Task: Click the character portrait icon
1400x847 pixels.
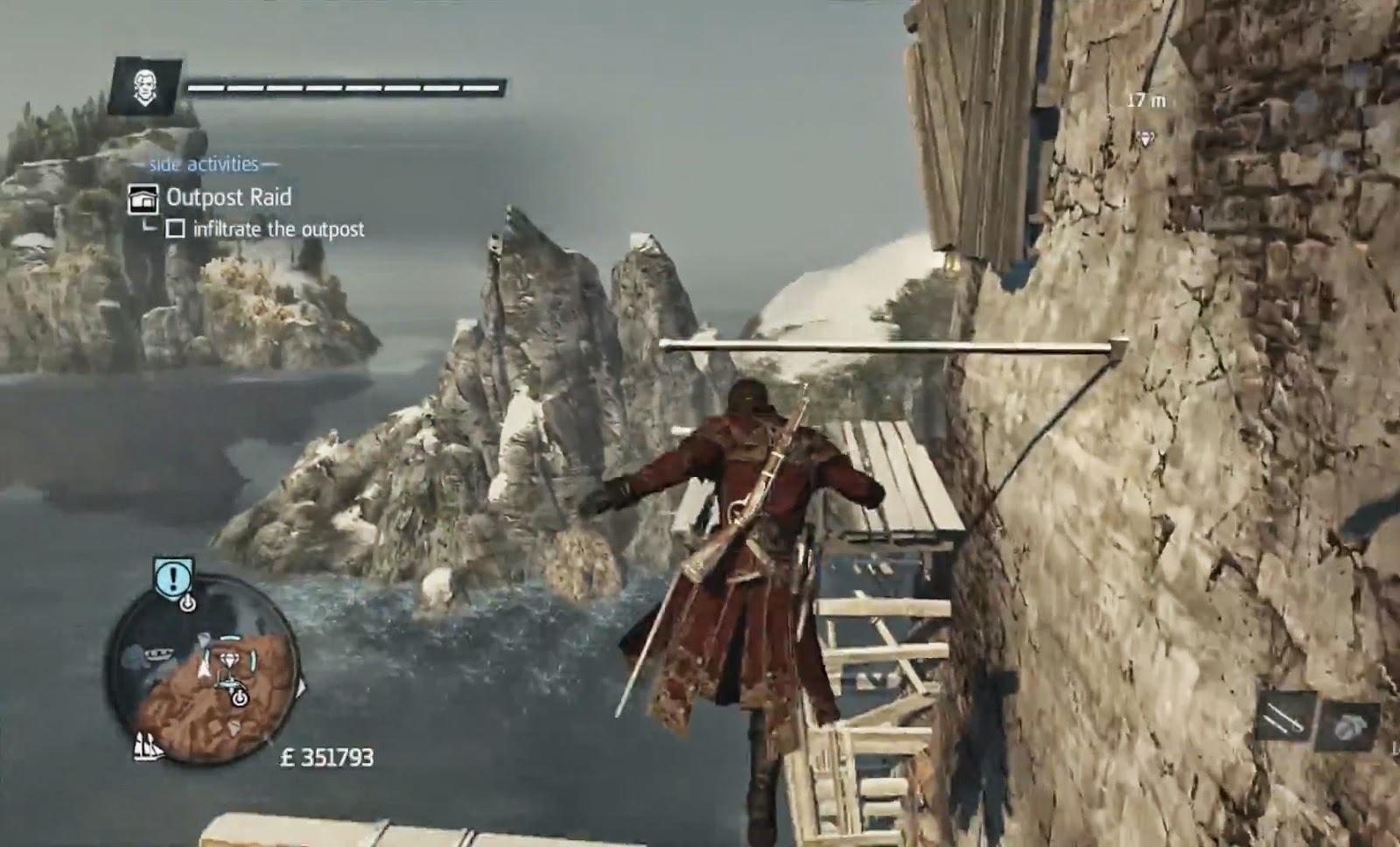Action: tap(144, 87)
